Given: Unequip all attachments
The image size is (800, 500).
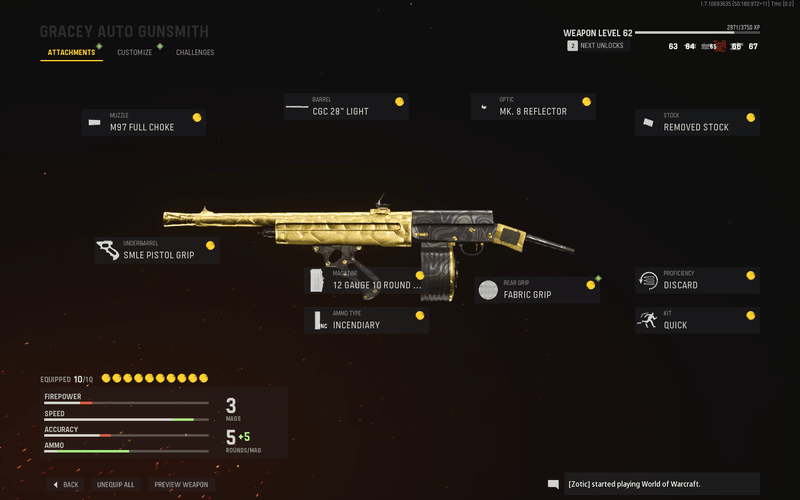Looking at the screenshot, I should coord(115,484).
